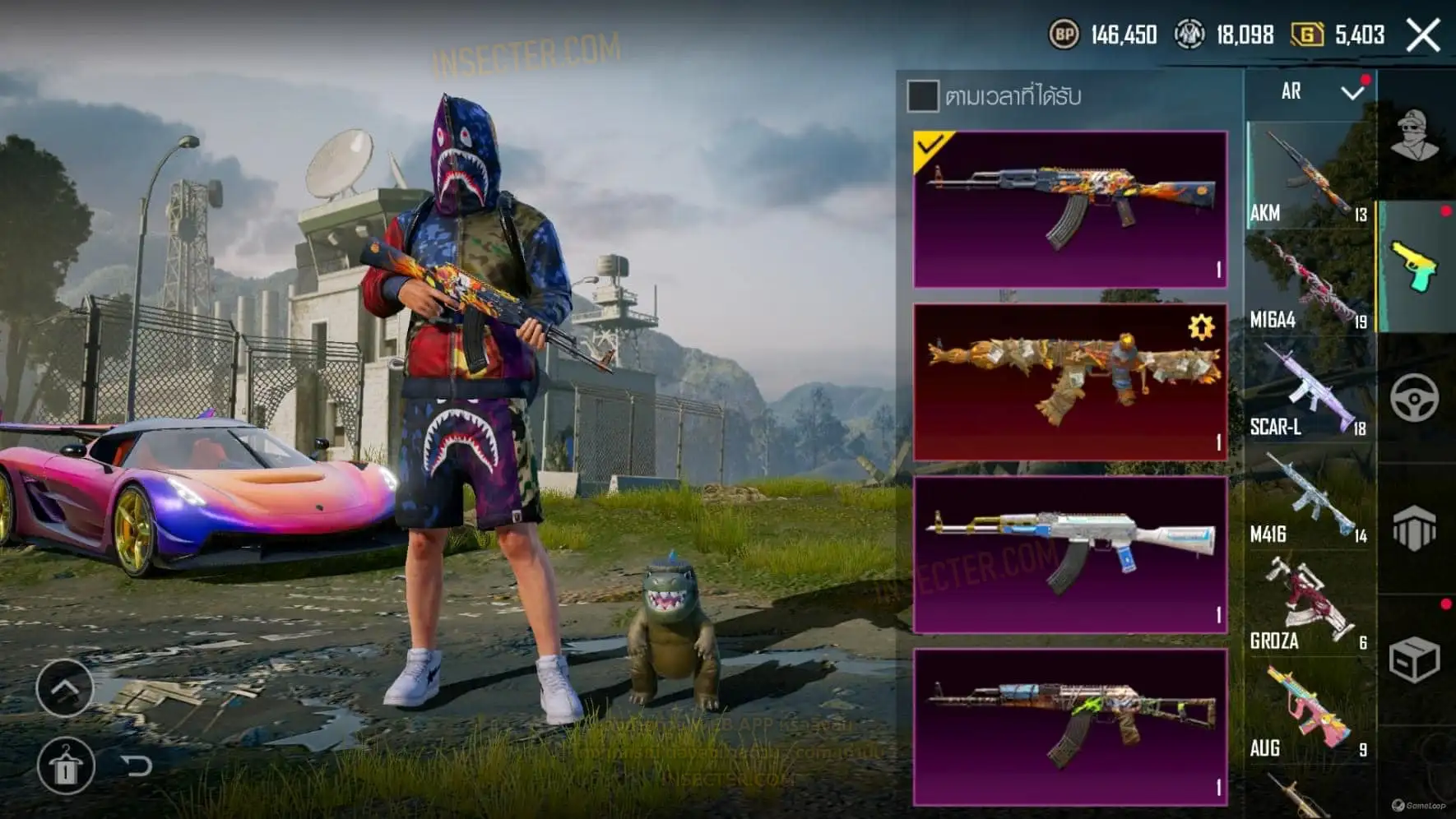This screenshot has height=819, width=1456.
Task: Pick the white and blue AKM skin
Action: click(x=1070, y=555)
